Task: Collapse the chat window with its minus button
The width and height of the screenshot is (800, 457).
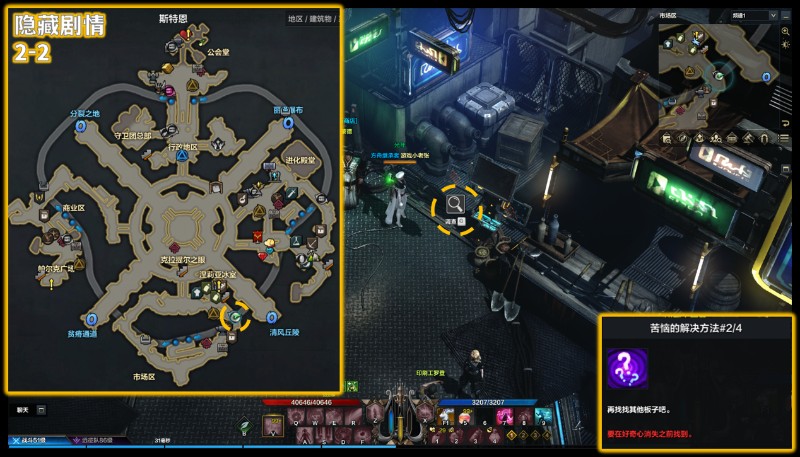Action: (41, 409)
